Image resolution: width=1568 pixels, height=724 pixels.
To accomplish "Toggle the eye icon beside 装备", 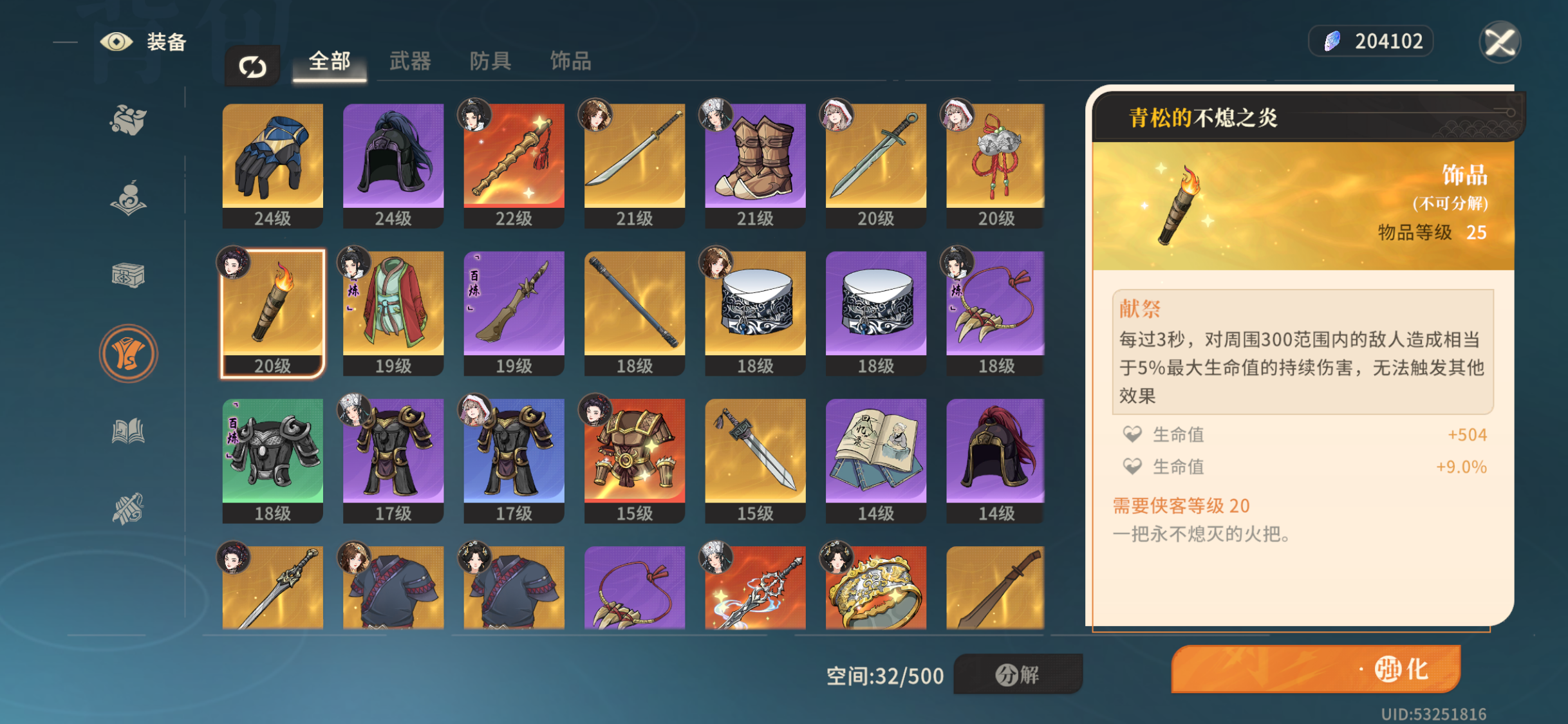I will pyautogui.click(x=117, y=42).
